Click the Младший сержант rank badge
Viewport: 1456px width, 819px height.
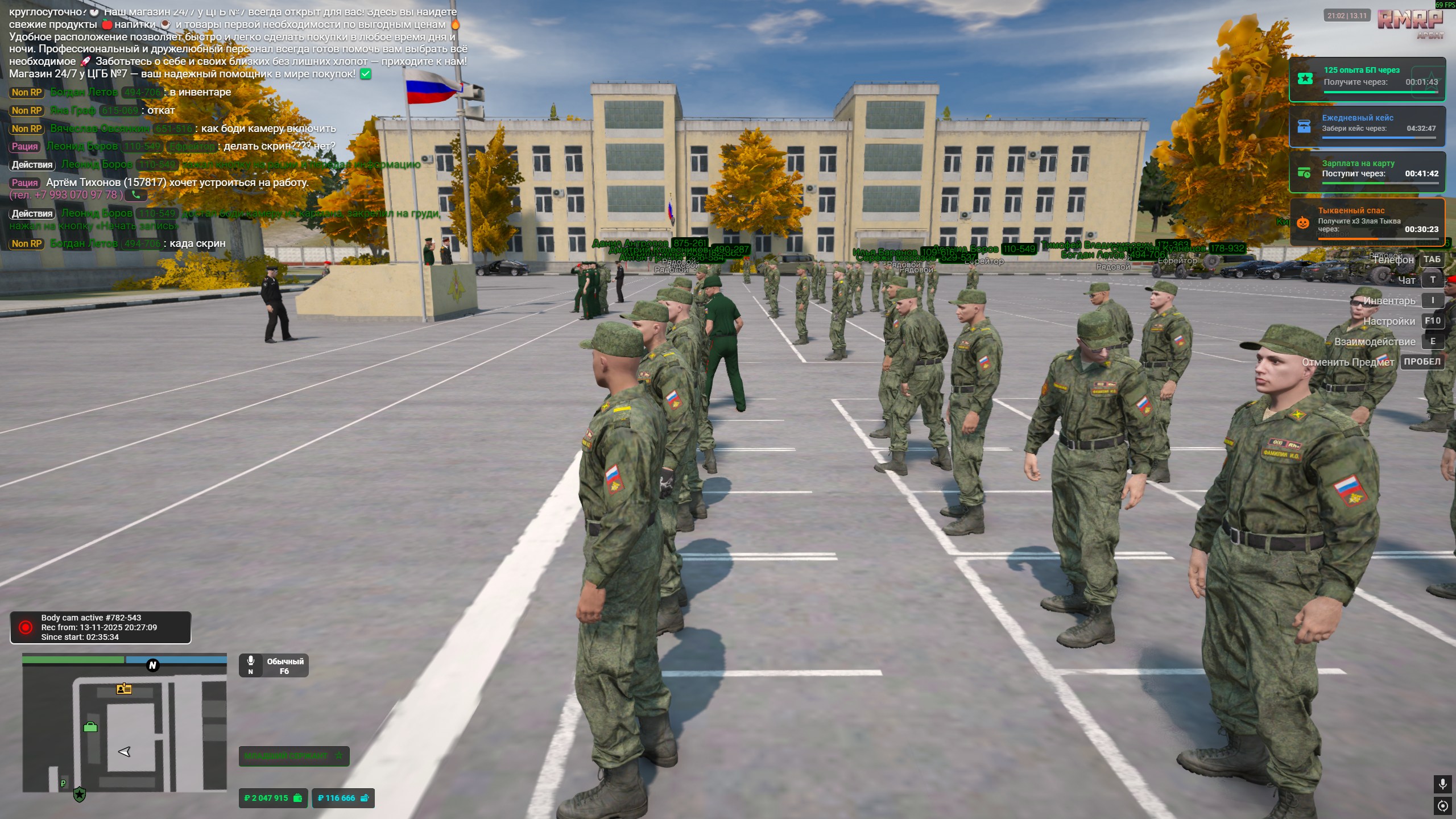point(293,756)
